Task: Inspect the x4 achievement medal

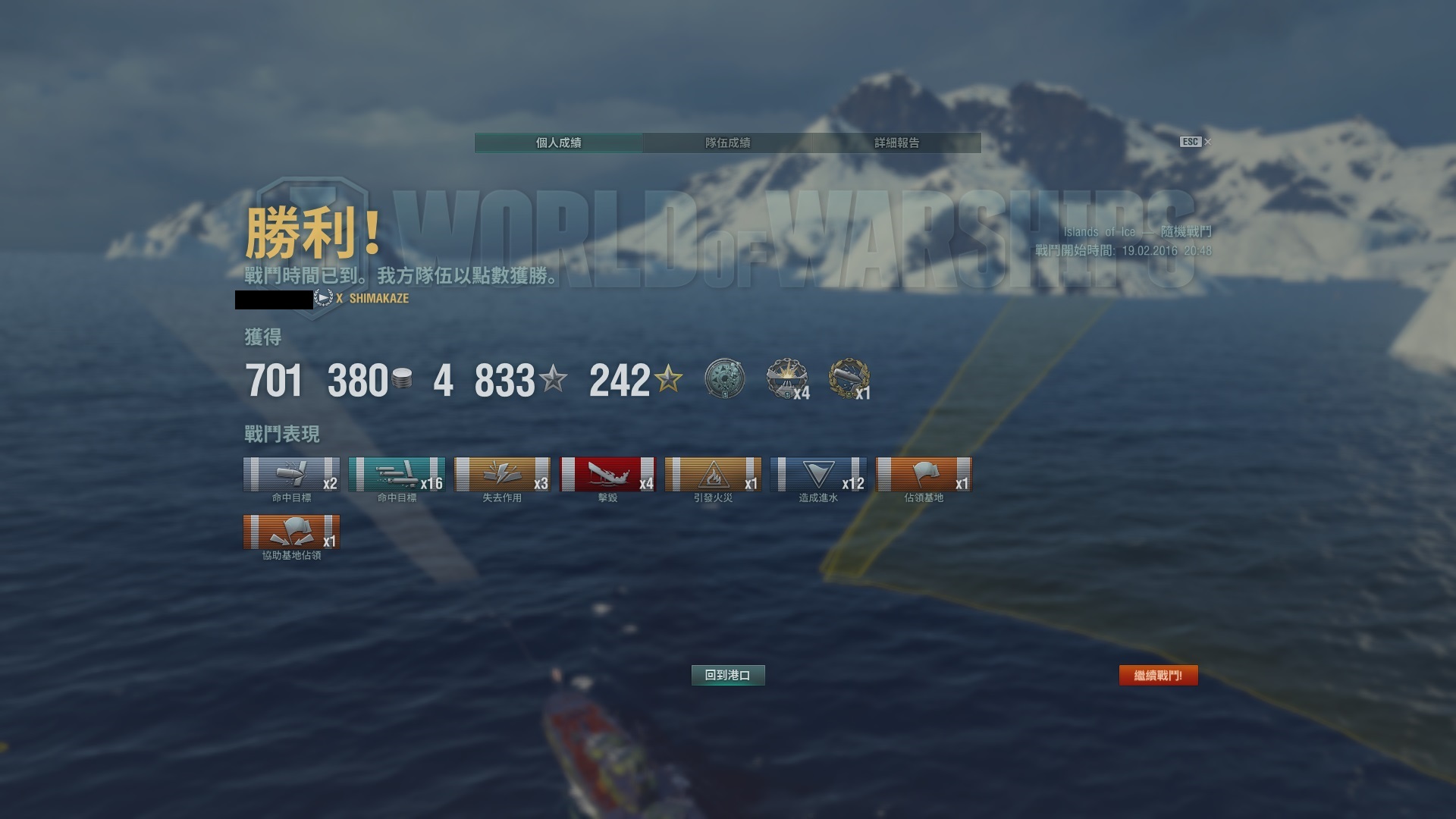Action: click(x=786, y=378)
